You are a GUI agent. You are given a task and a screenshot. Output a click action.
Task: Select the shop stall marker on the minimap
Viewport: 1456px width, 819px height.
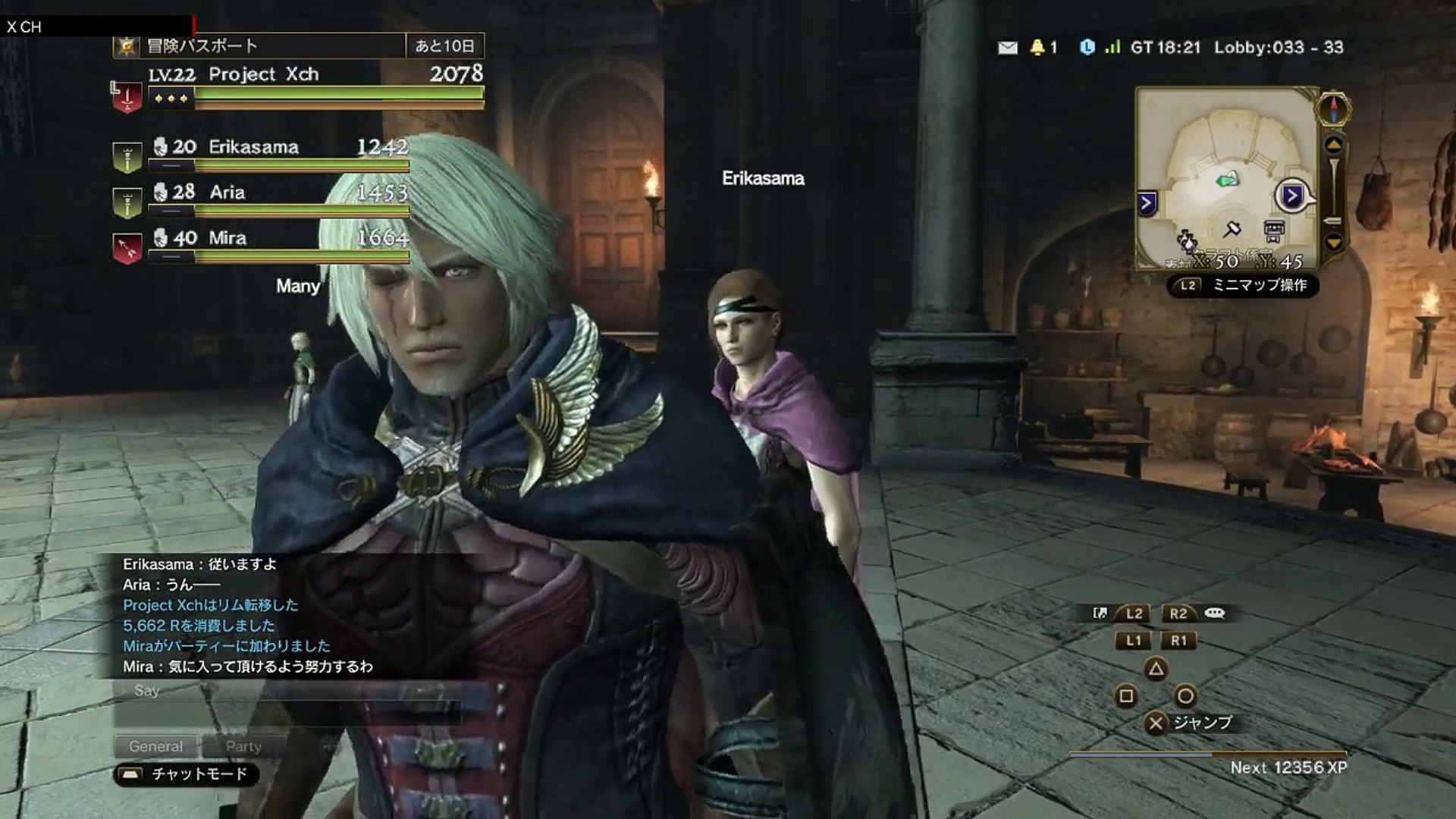[1274, 230]
